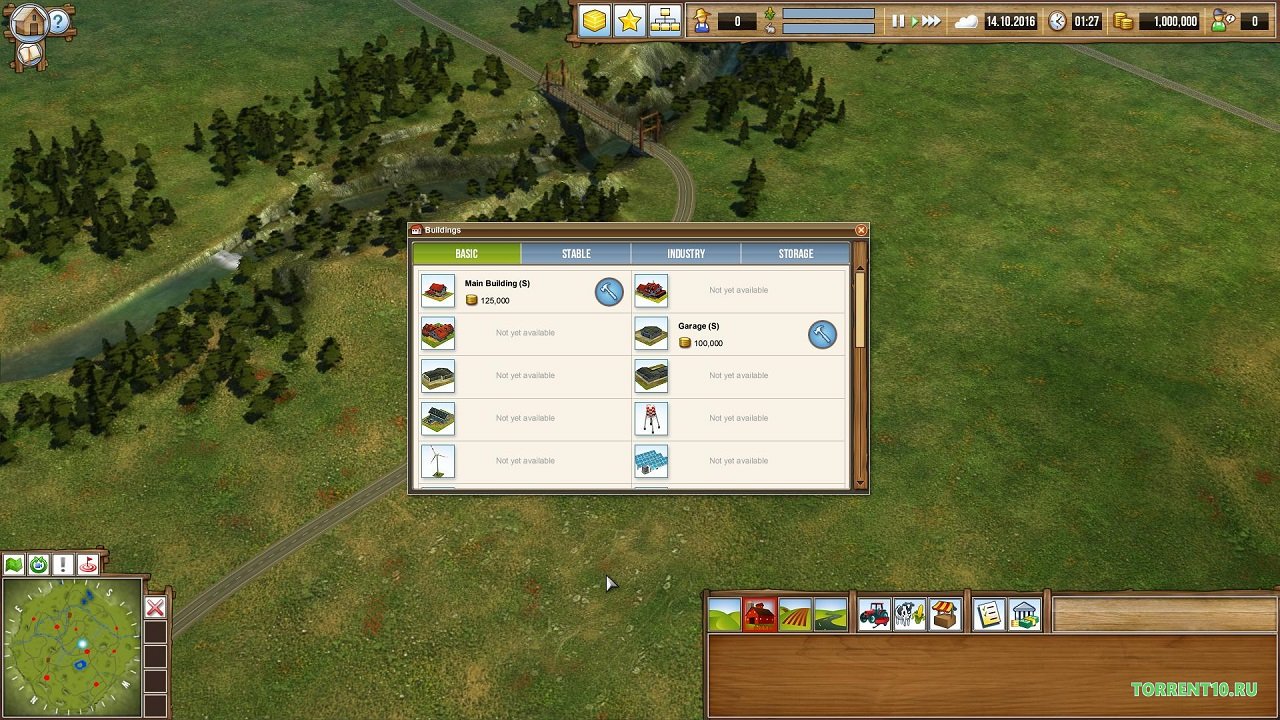Select the Storage tab
1280x720 pixels.
pos(796,254)
